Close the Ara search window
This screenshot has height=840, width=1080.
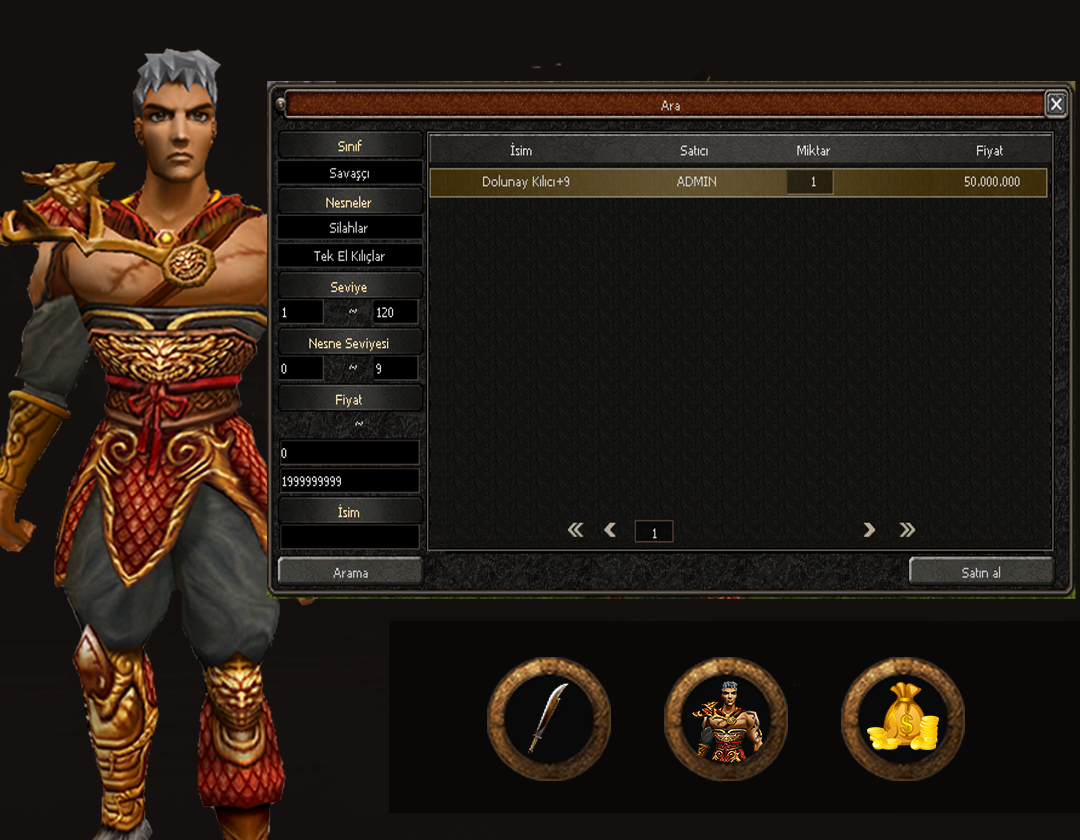click(1055, 104)
